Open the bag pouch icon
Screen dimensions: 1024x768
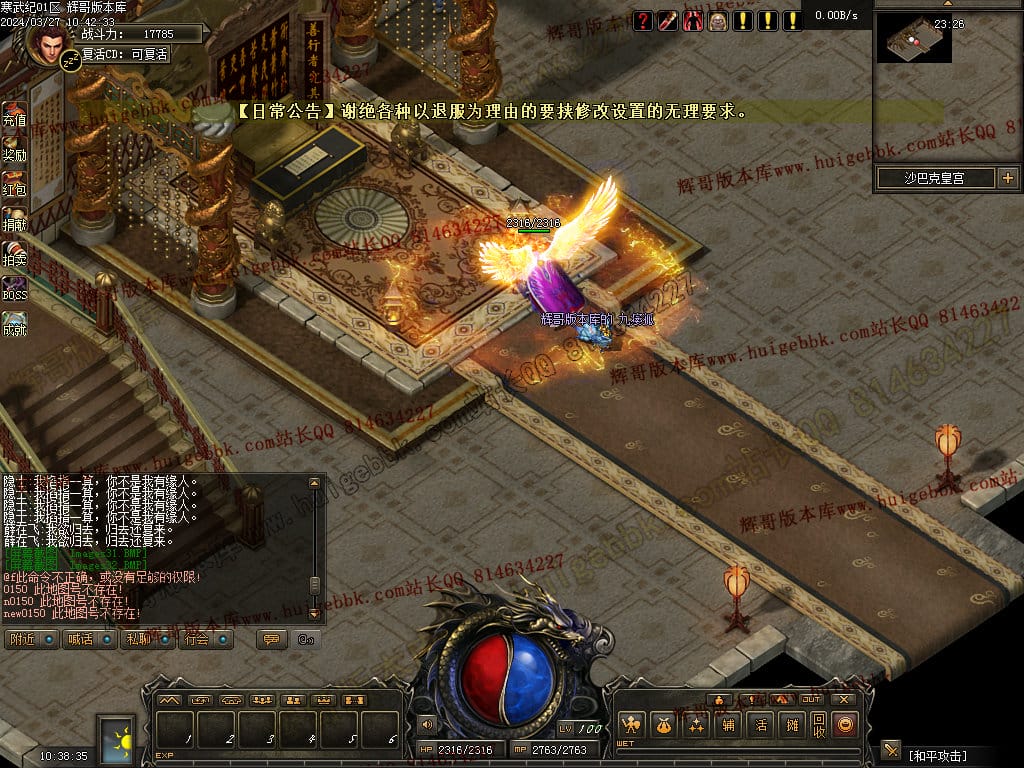coord(663,725)
